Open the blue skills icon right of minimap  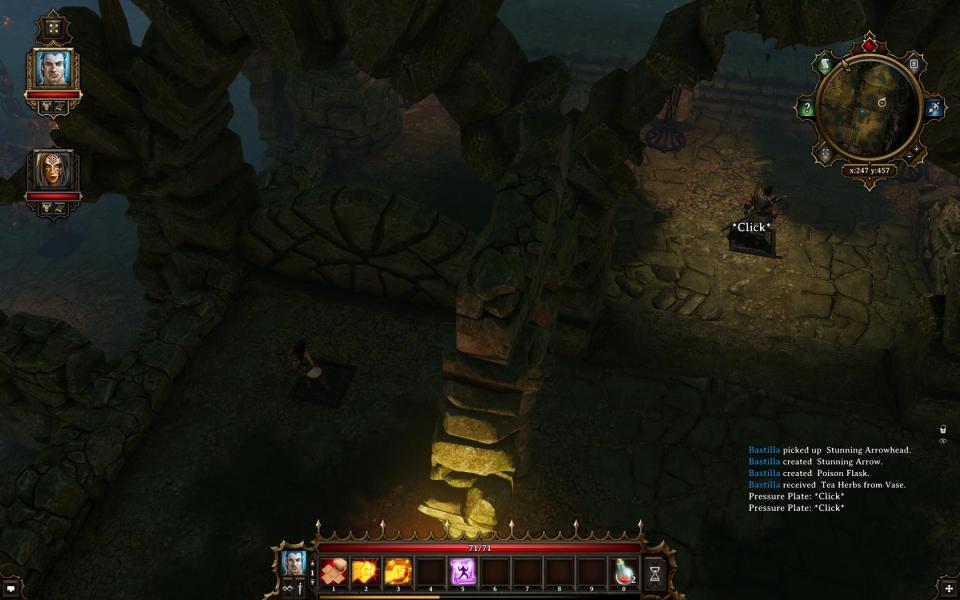pos(934,108)
